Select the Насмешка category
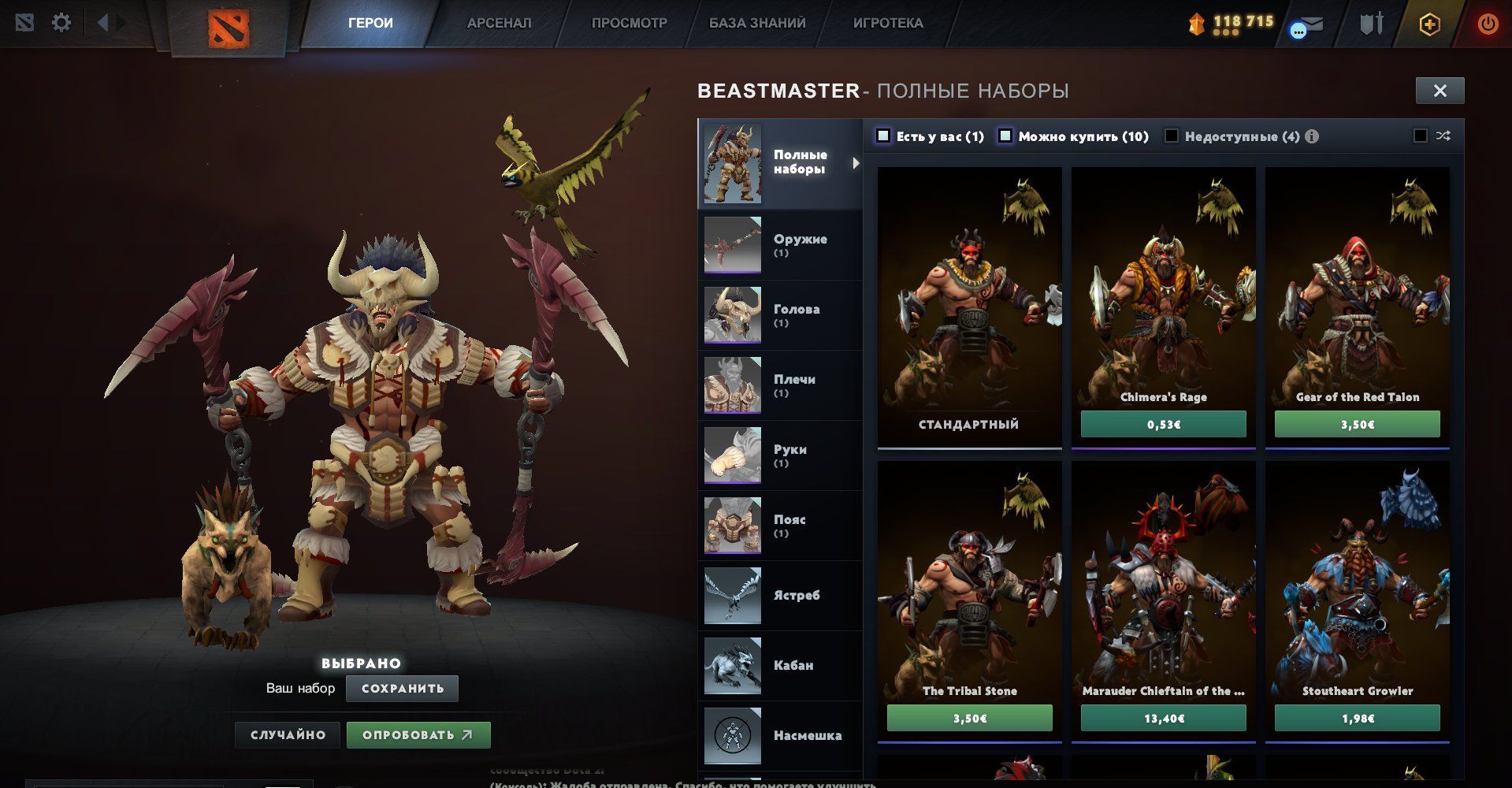The height and width of the screenshot is (788, 1512). (x=780, y=736)
